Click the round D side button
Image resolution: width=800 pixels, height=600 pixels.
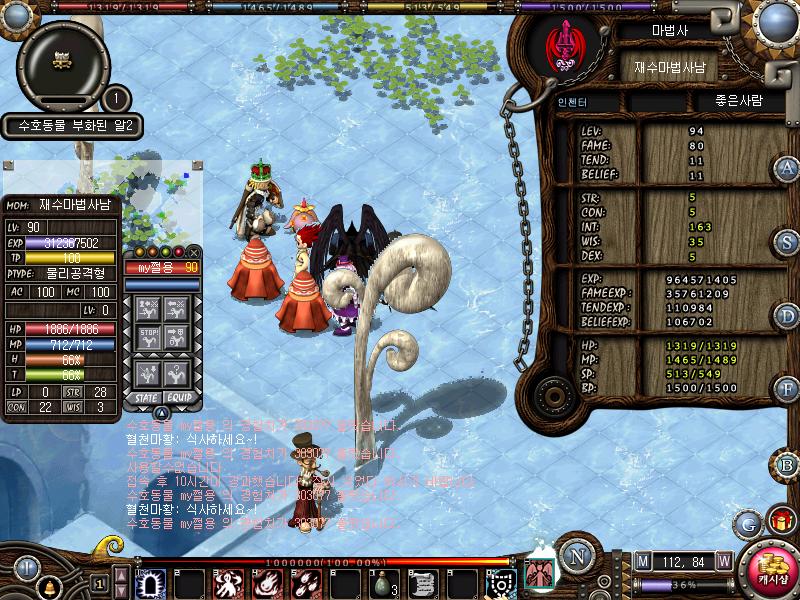(787, 316)
